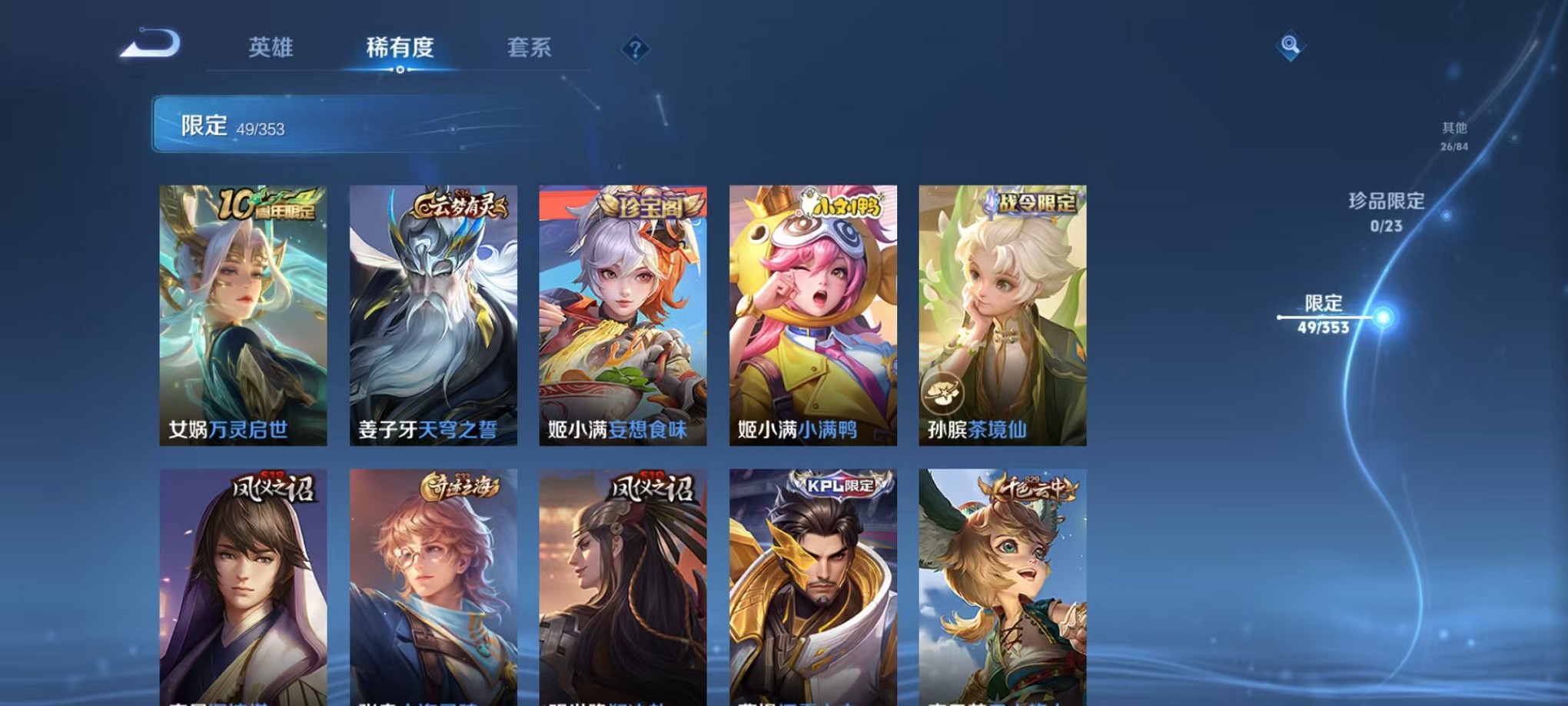
Task: Select the 其他 node on rarity track
Action: tap(1455, 137)
